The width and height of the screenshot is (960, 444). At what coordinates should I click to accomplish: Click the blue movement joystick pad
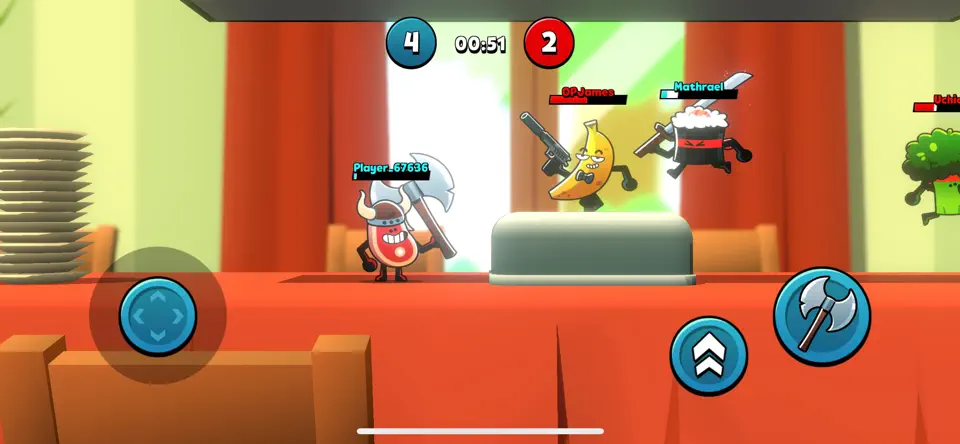[158, 317]
